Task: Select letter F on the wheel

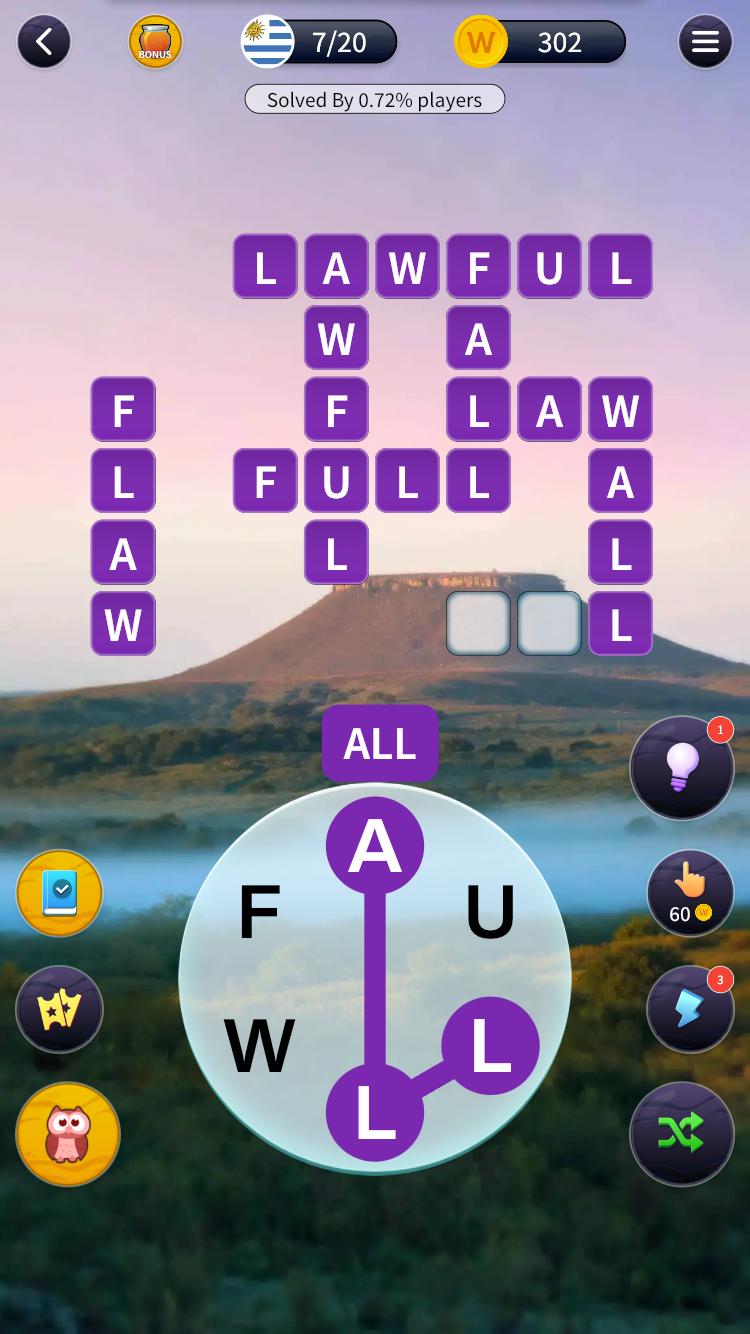Action: [260, 912]
